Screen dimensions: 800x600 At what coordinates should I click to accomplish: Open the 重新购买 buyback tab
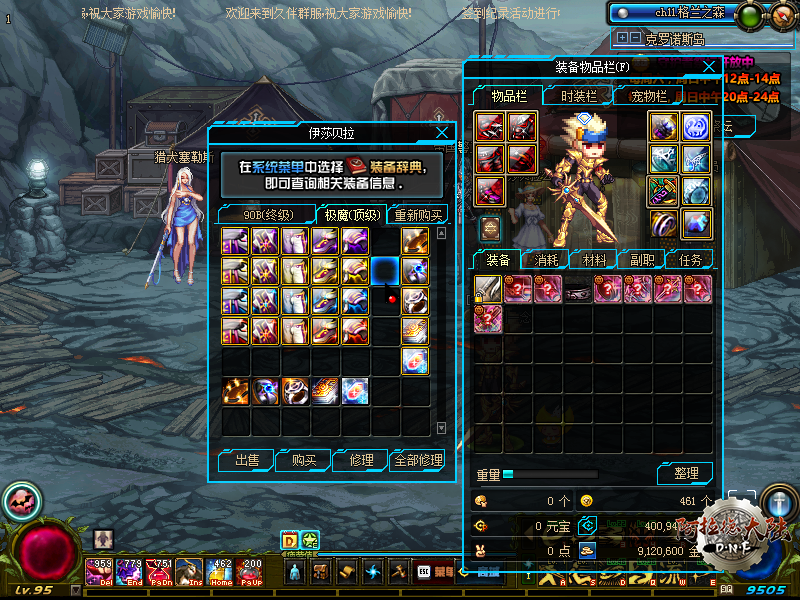tap(418, 215)
